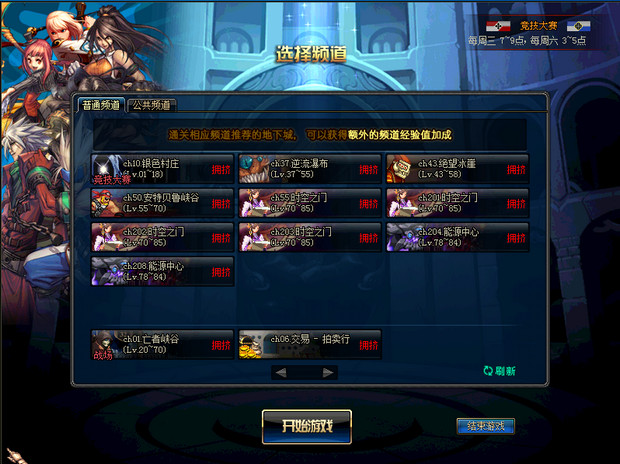
Task: Go to the previous channel page arrow
Action: [281, 373]
